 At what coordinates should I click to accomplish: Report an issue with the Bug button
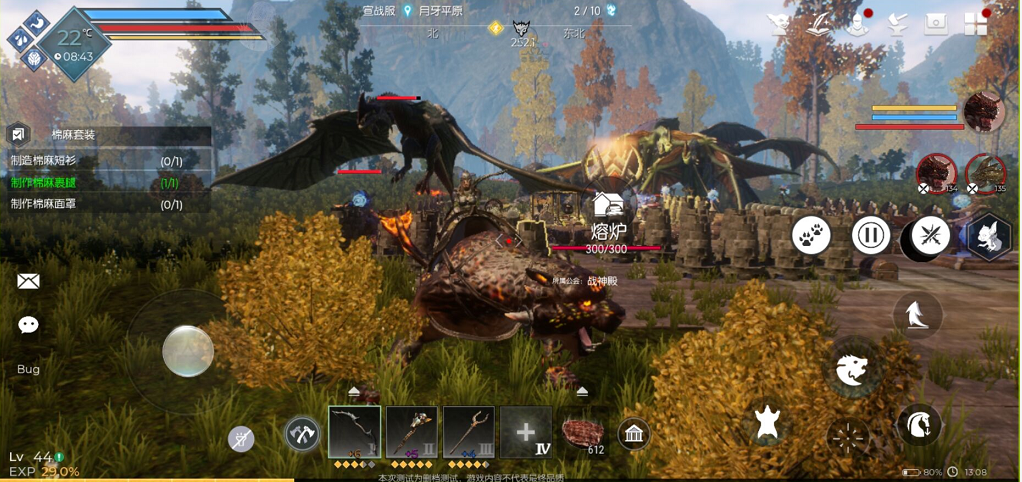click(28, 369)
